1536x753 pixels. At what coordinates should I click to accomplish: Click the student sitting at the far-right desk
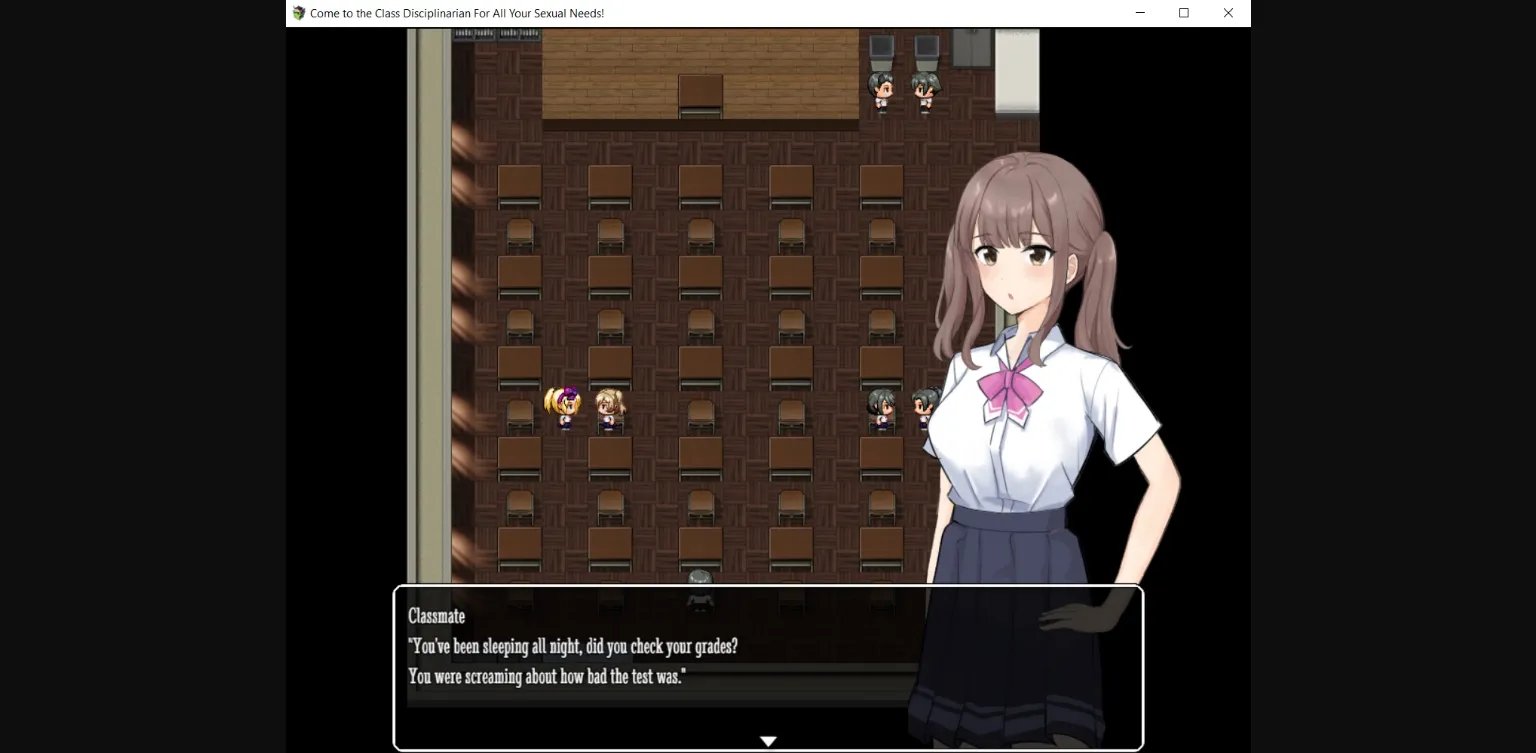click(921, 404)
